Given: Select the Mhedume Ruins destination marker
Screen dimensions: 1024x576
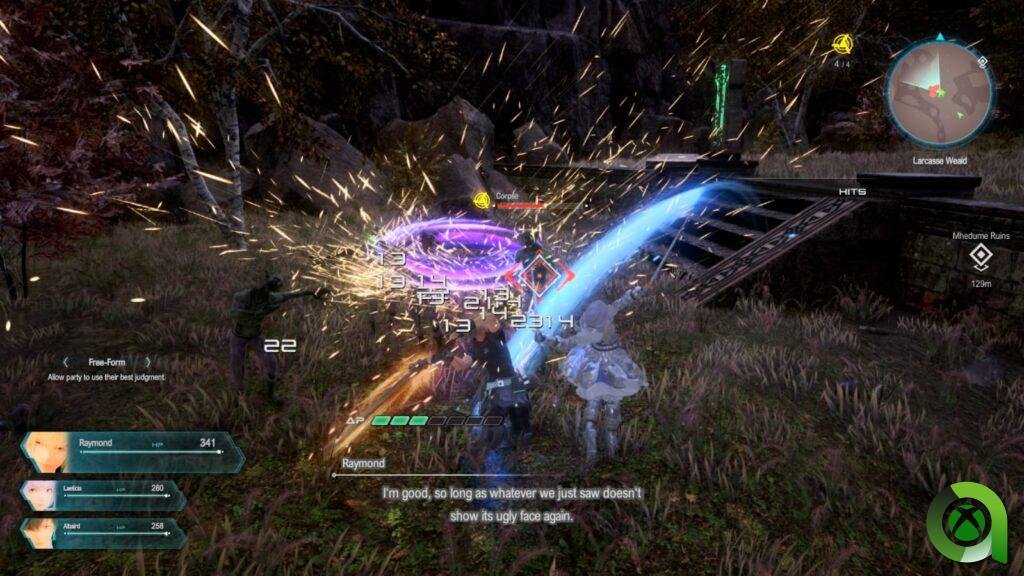Looking at the screenshot, I should coord(980,257).
